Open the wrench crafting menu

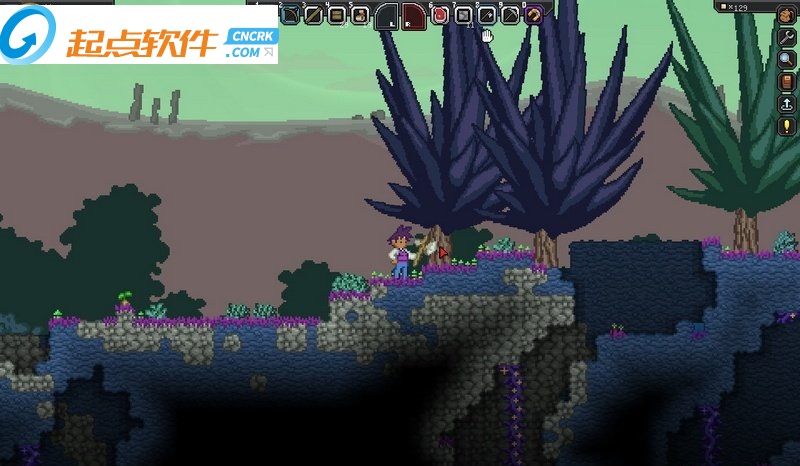click(x=786, y=36)
